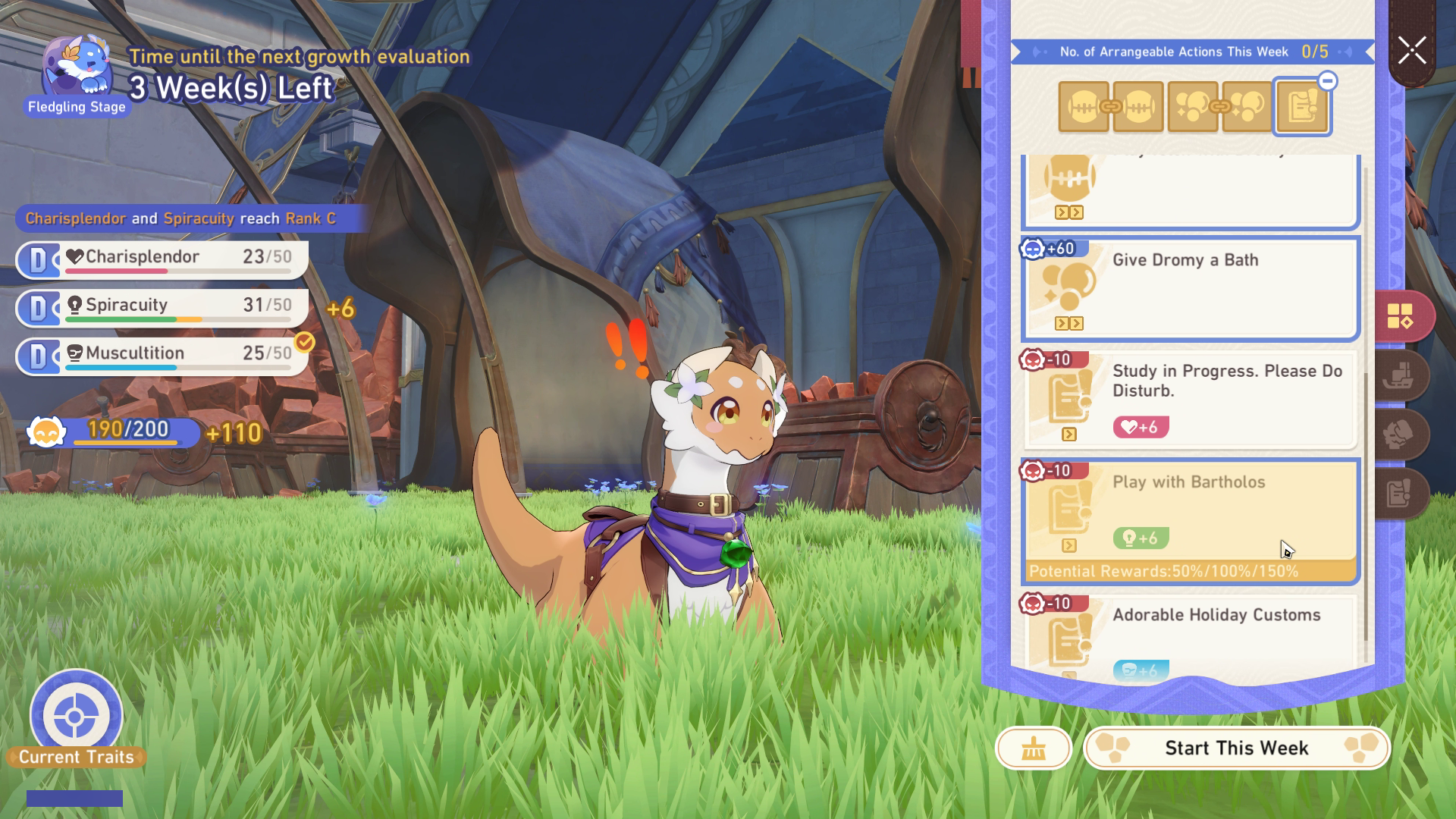
Task: Open the notepad study category tab
Action: [x=1400, y=494]
